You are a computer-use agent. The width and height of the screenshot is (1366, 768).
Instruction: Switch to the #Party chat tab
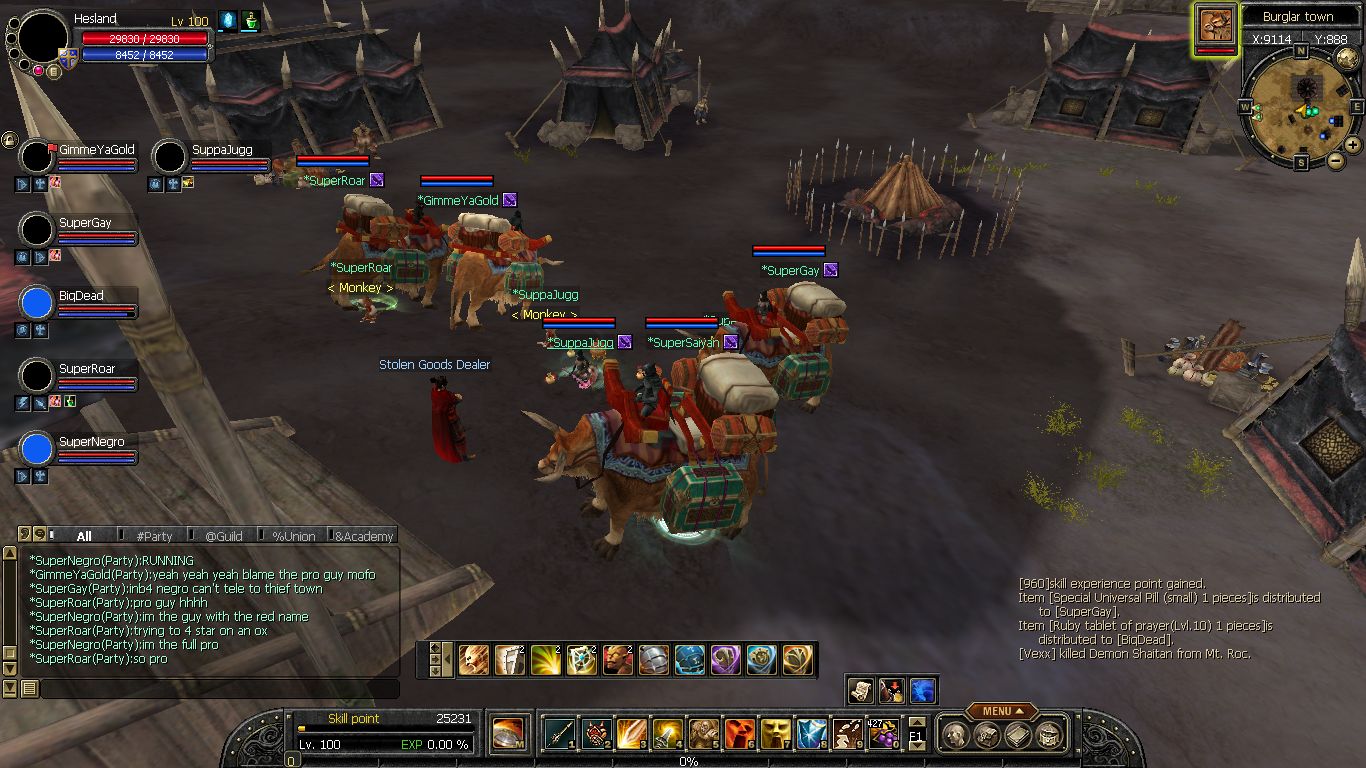tap(154, 536)
